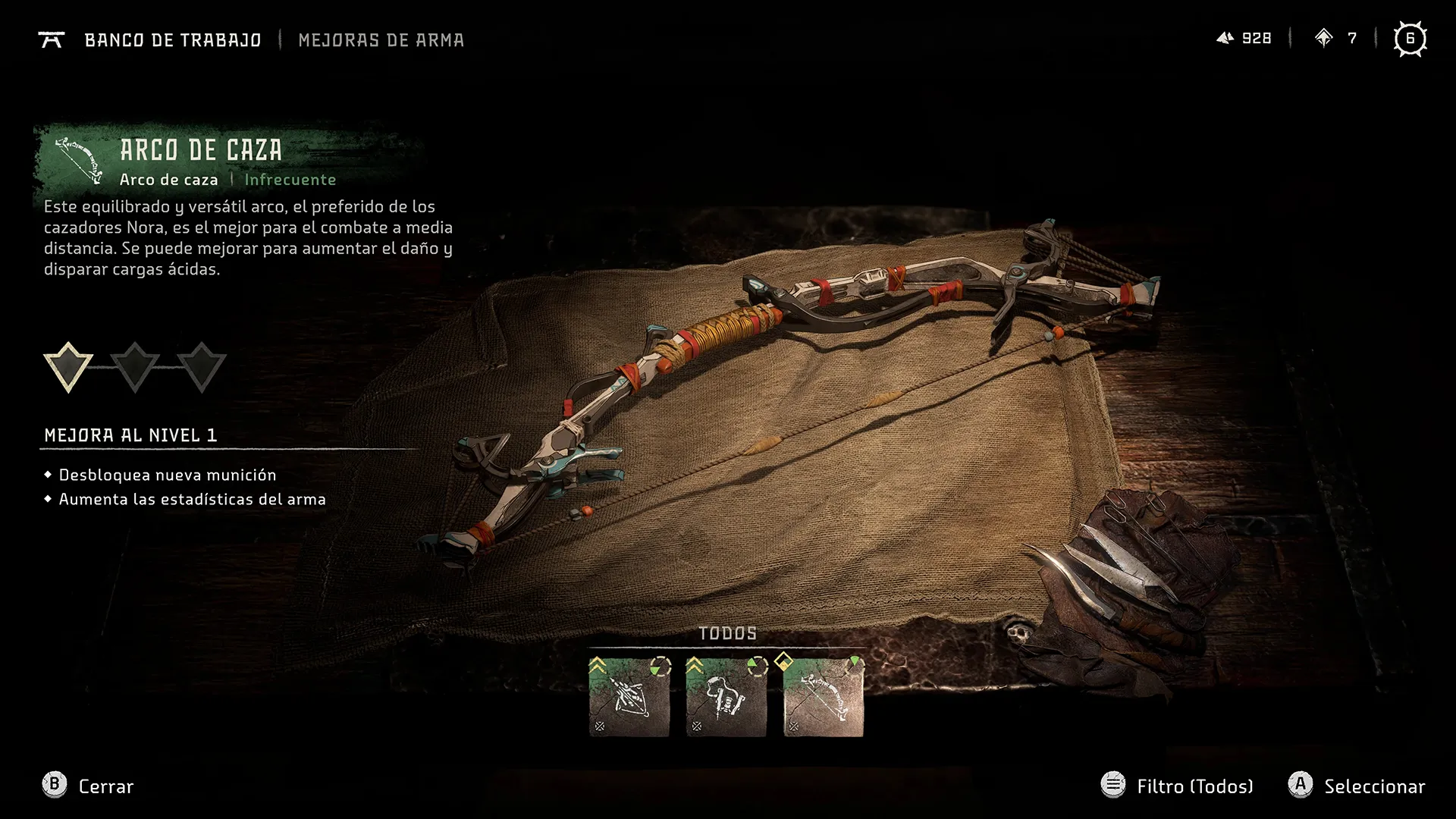Select the hunter bow weapon slot
The image size is (1456, 819).
823,697
